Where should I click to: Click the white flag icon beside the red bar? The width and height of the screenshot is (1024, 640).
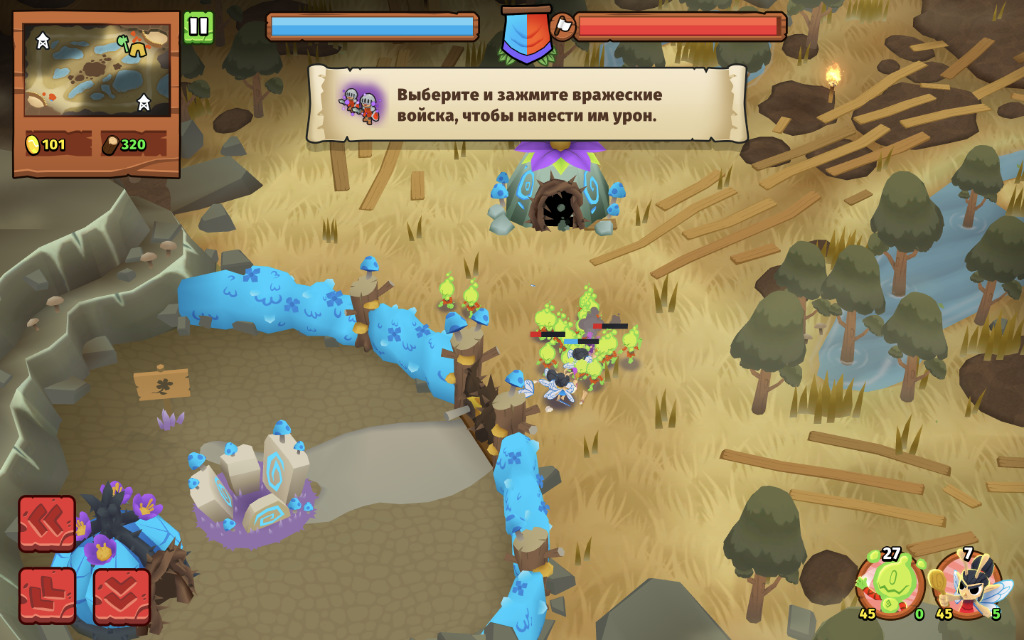[x=563, y=27]
